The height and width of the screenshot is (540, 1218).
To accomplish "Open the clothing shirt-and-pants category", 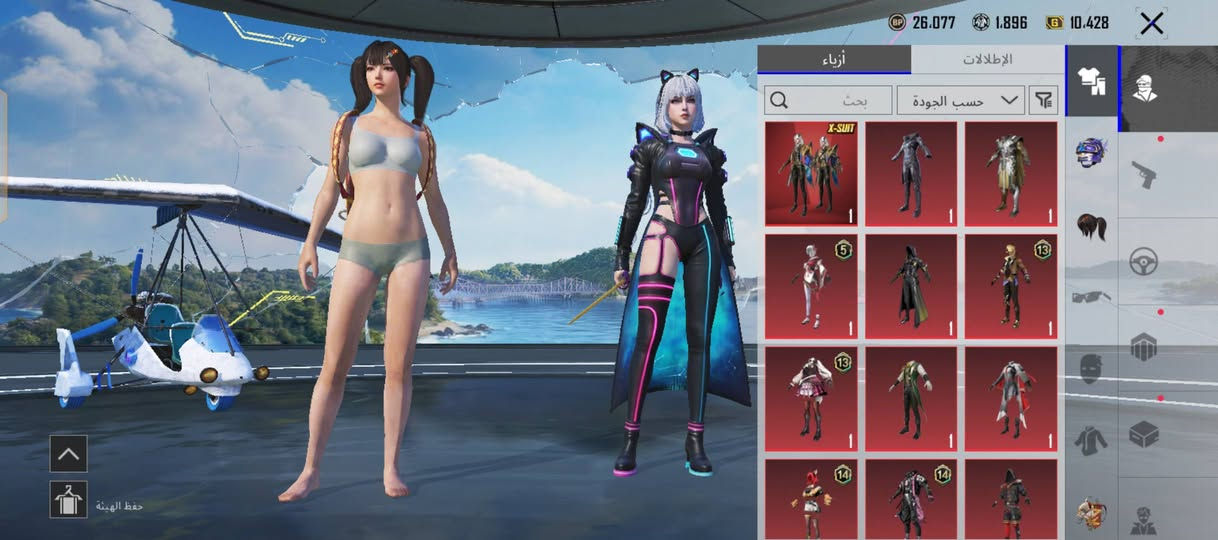I will point(1091,81).
